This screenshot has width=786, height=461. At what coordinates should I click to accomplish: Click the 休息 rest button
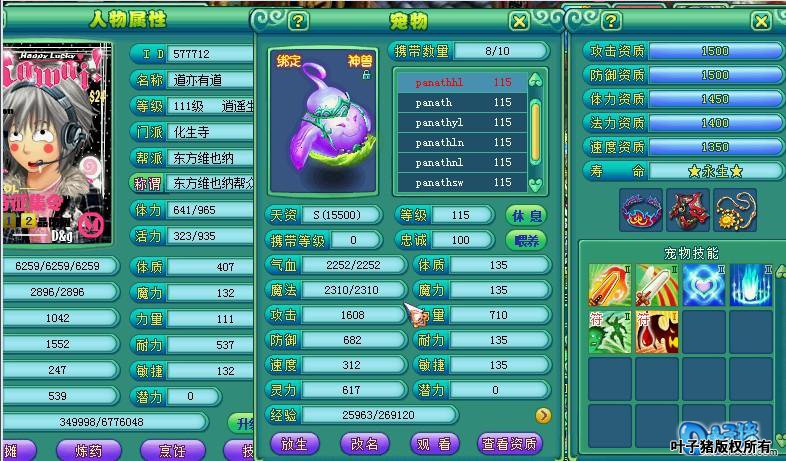point(527,215)
